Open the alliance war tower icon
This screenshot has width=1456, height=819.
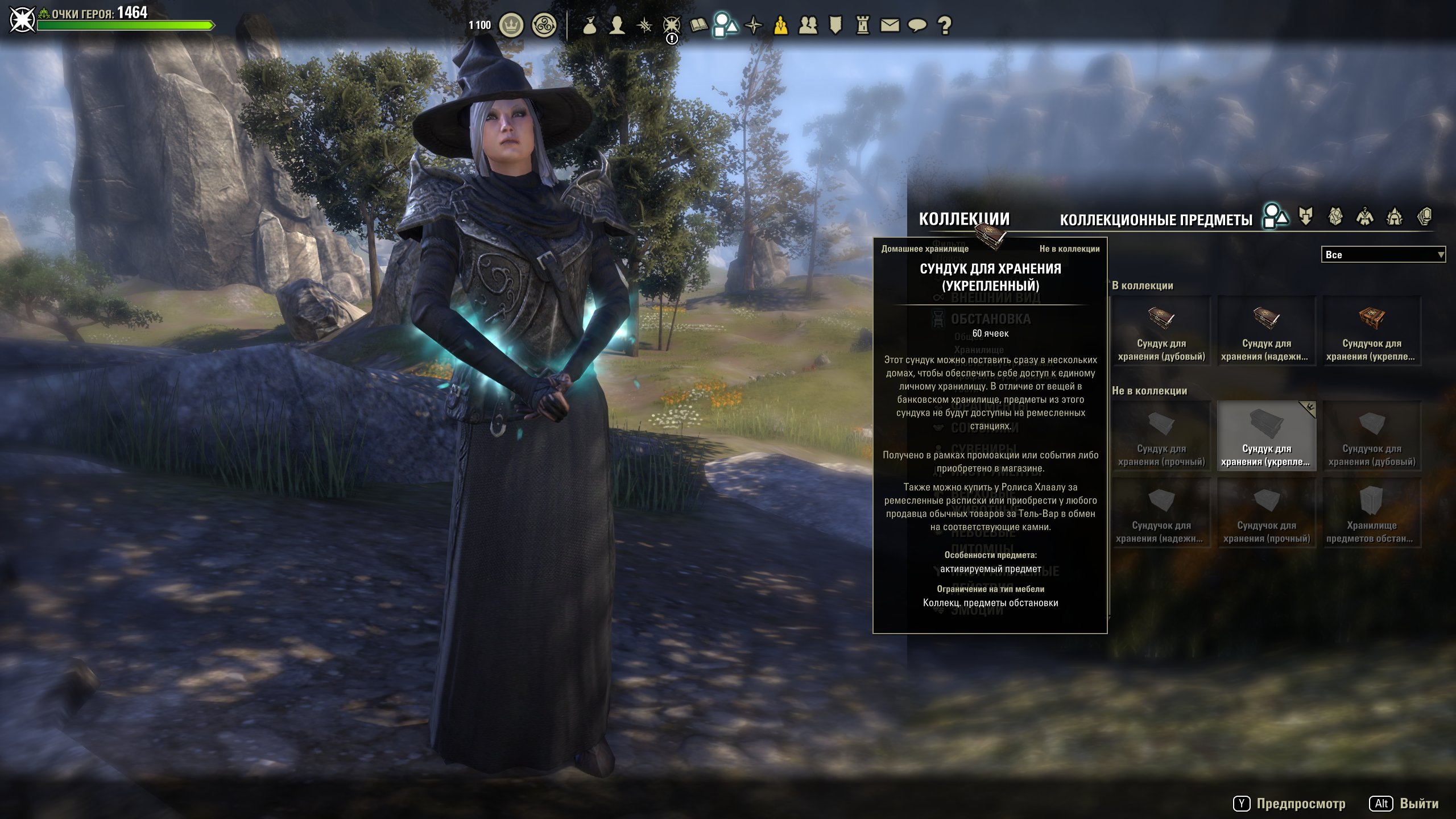863,25
